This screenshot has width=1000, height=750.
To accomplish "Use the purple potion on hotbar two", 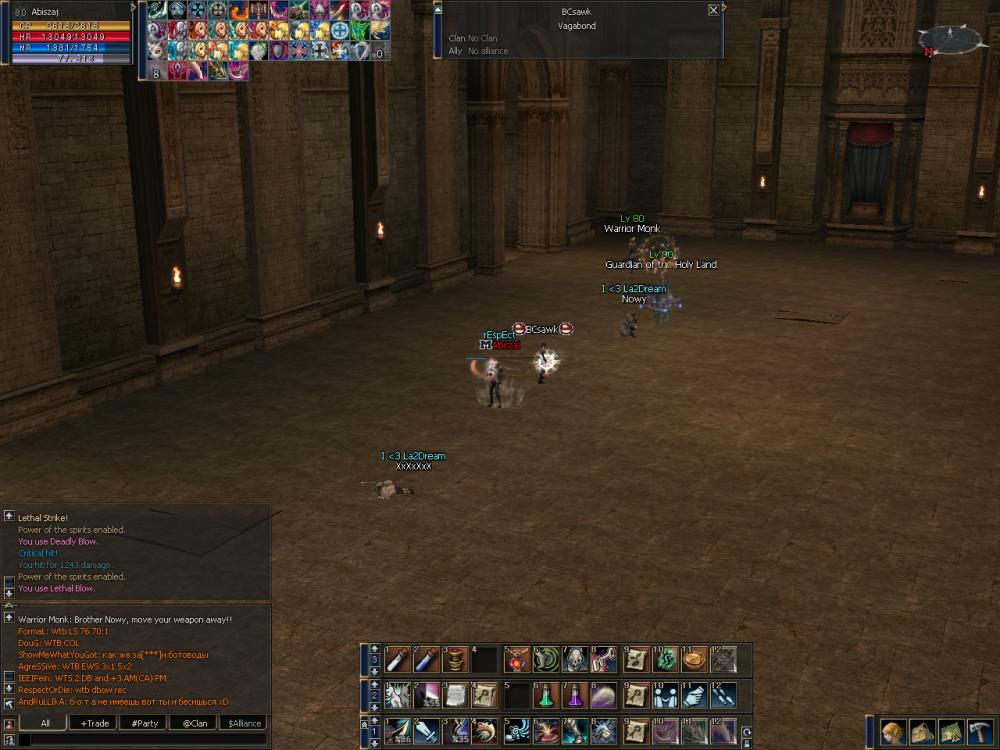I will 575,695.
